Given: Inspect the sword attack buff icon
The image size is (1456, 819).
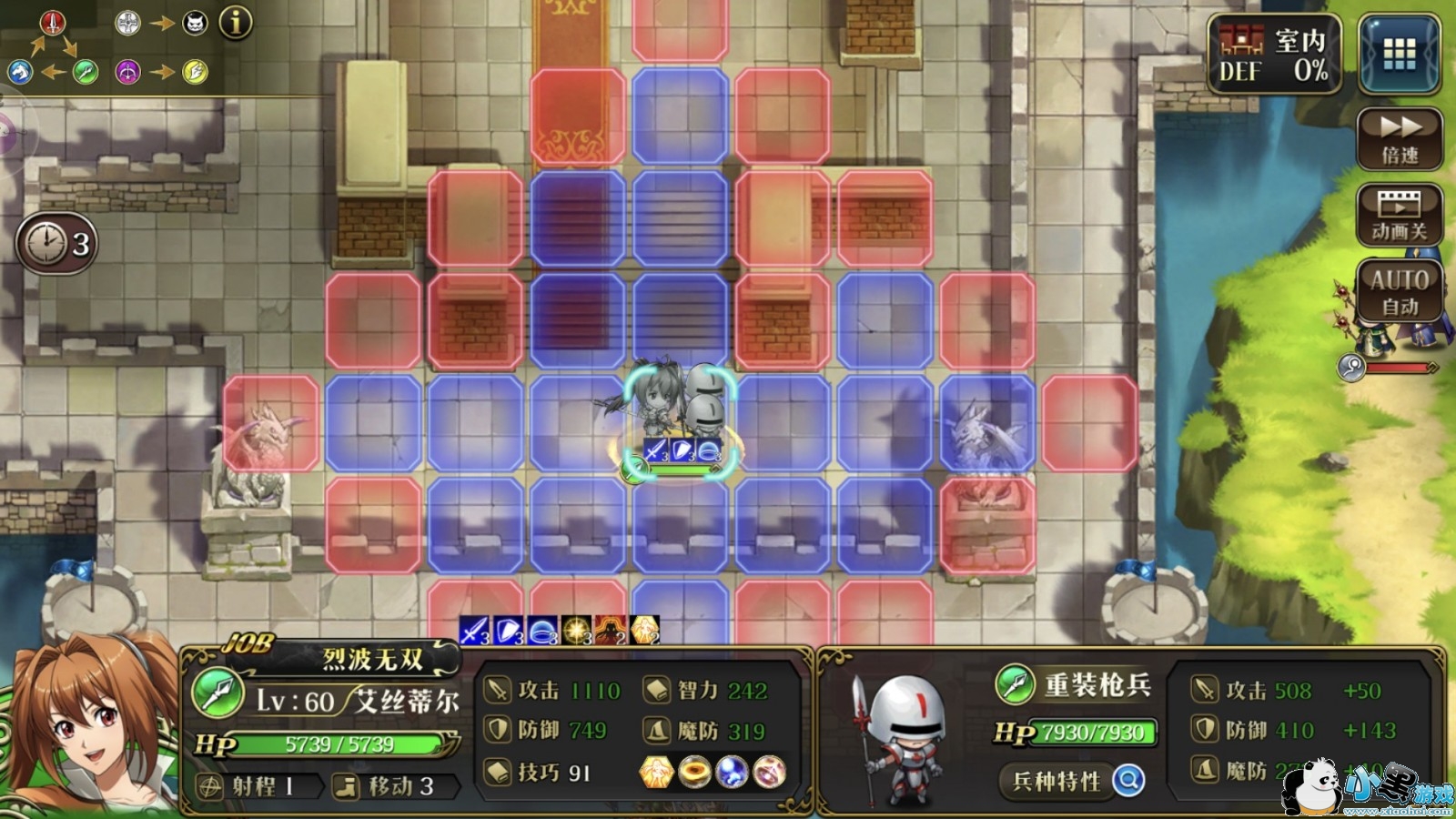Looking at the screenshot, I should point(474,630).
